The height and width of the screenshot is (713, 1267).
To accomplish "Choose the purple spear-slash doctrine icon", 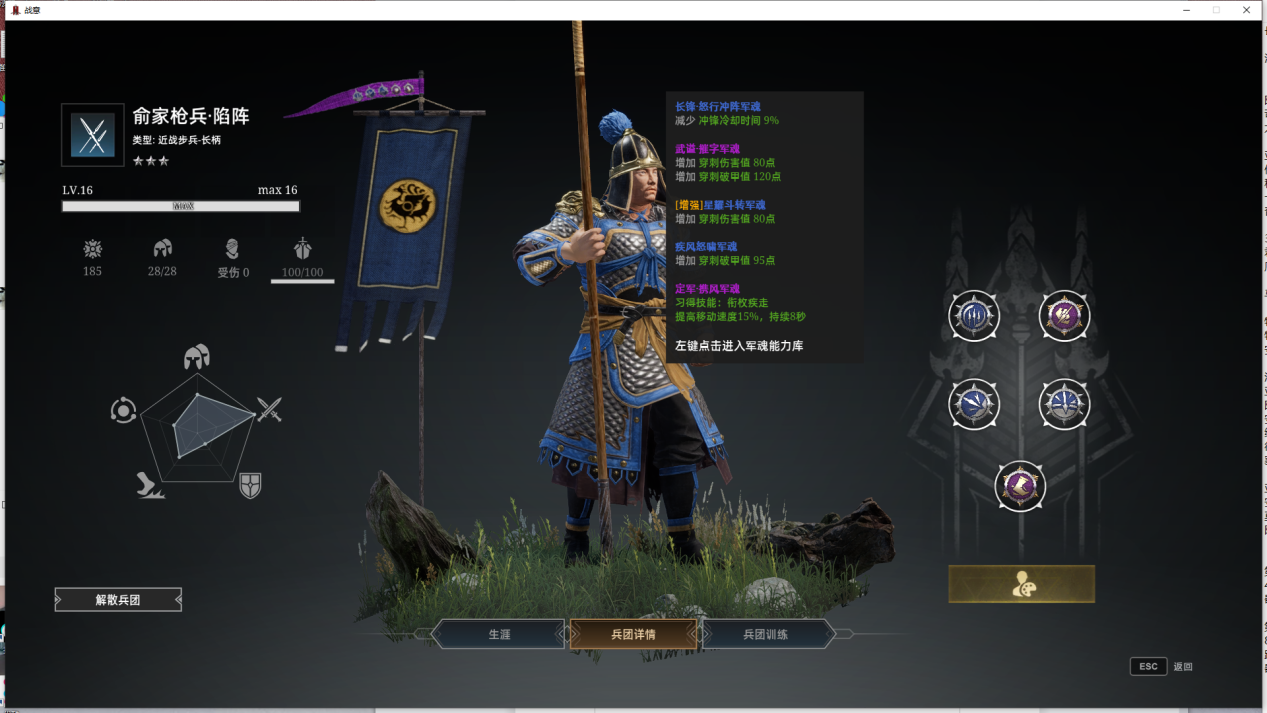I will pyautogui.click(x=1064, y=316).
